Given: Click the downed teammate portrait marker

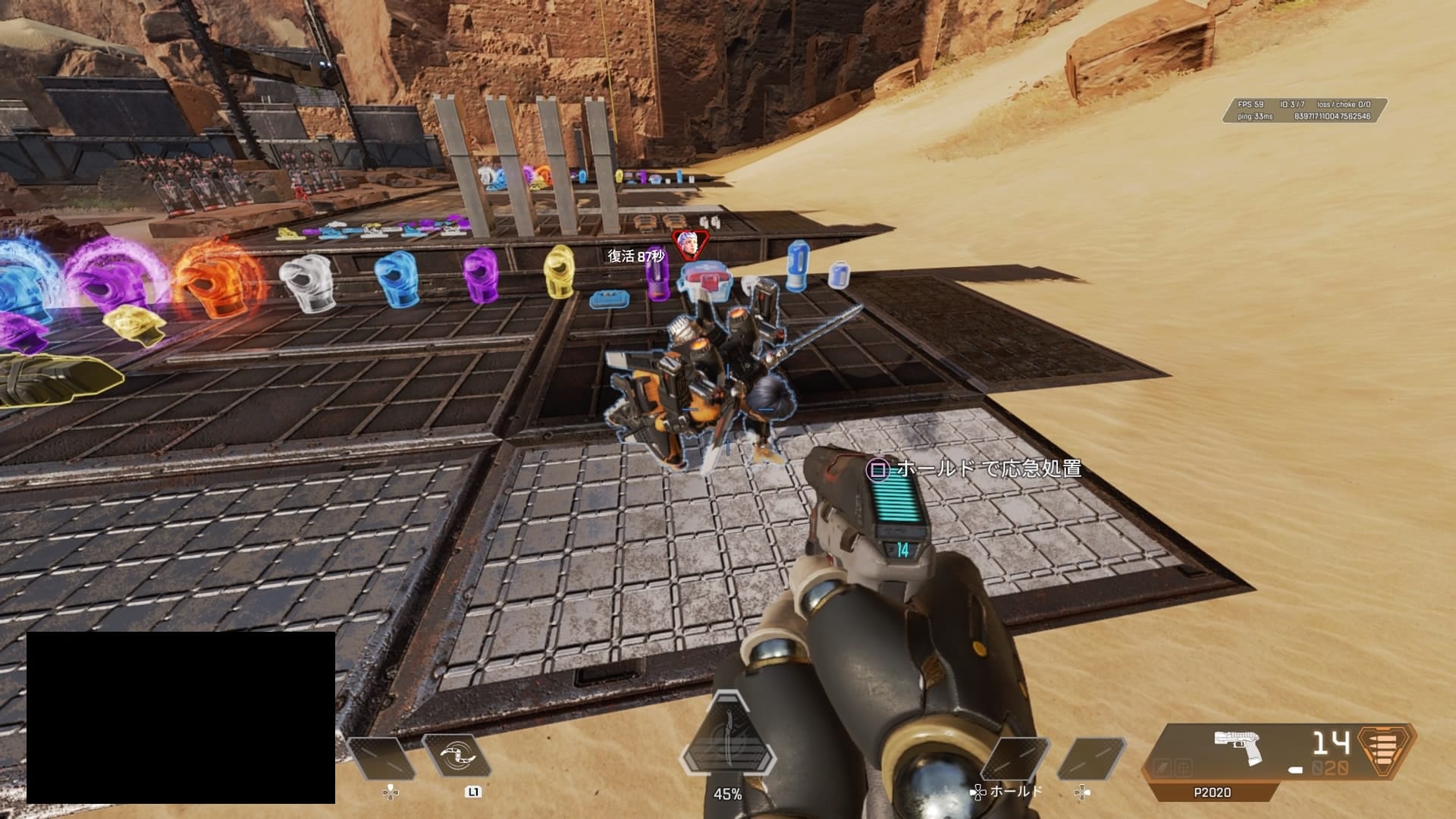Looking at the screenshot, I should point(689,244).
